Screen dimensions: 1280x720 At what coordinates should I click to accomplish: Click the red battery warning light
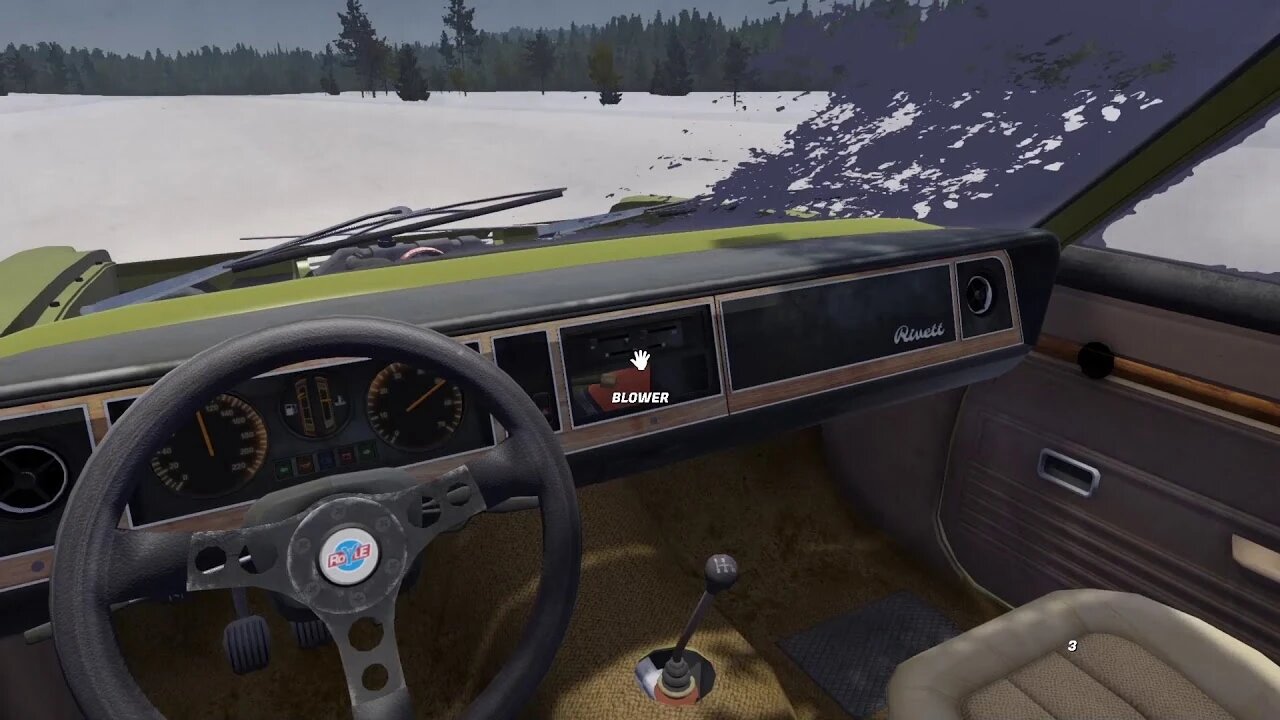(x=345, y=454)
